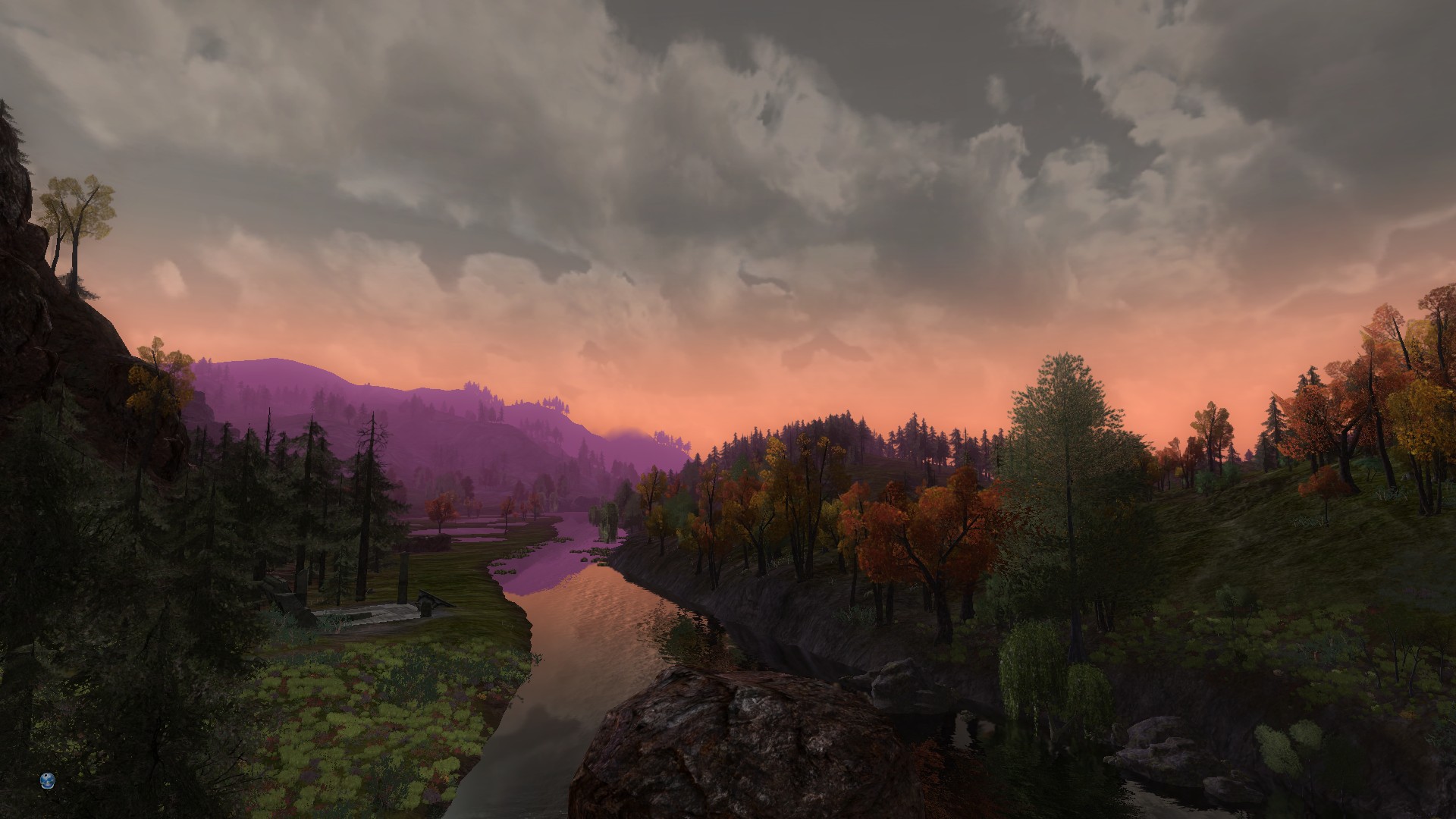Click the small blue orb icon

(47, 779)
